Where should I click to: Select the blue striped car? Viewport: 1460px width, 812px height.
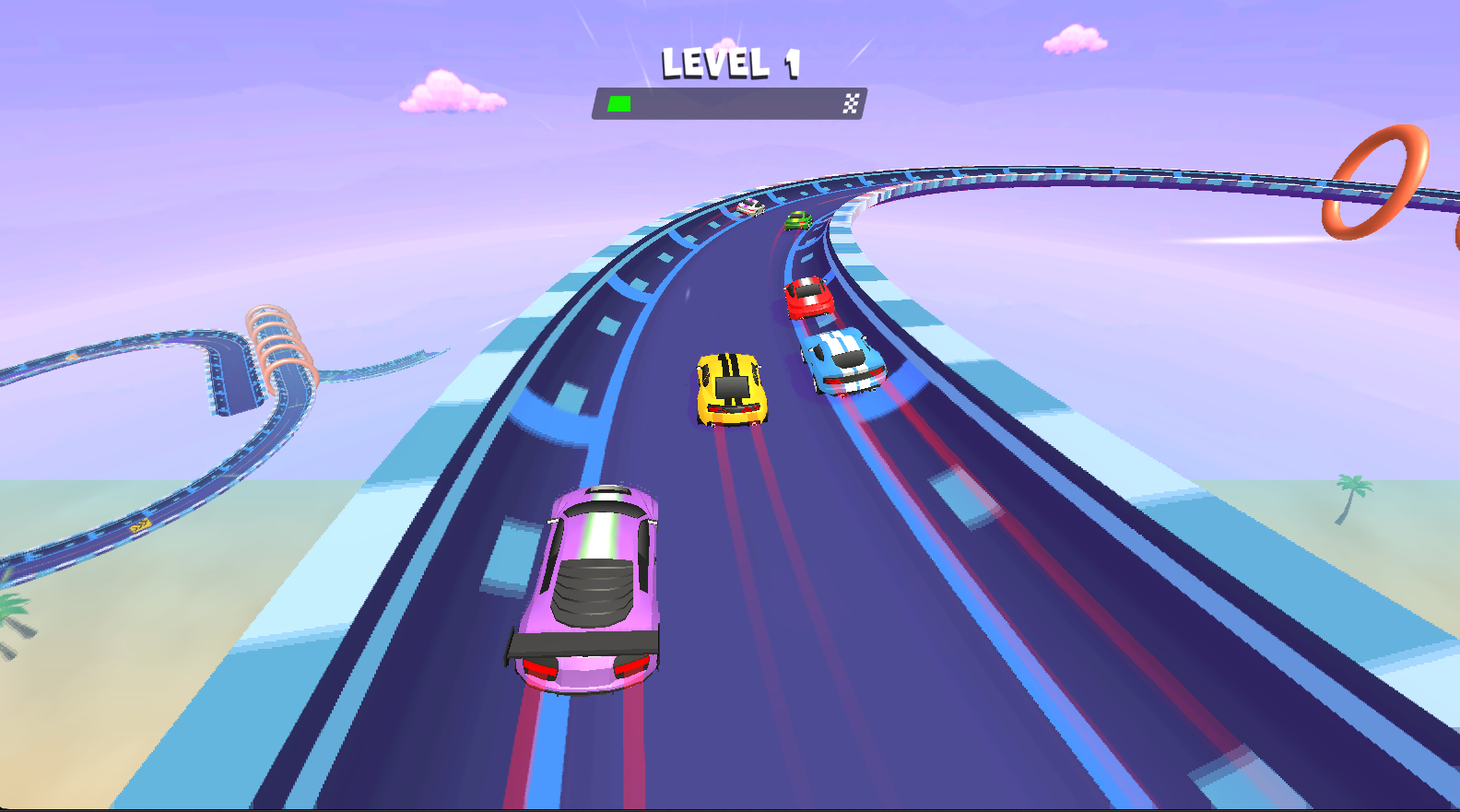[x=841, y=359]
